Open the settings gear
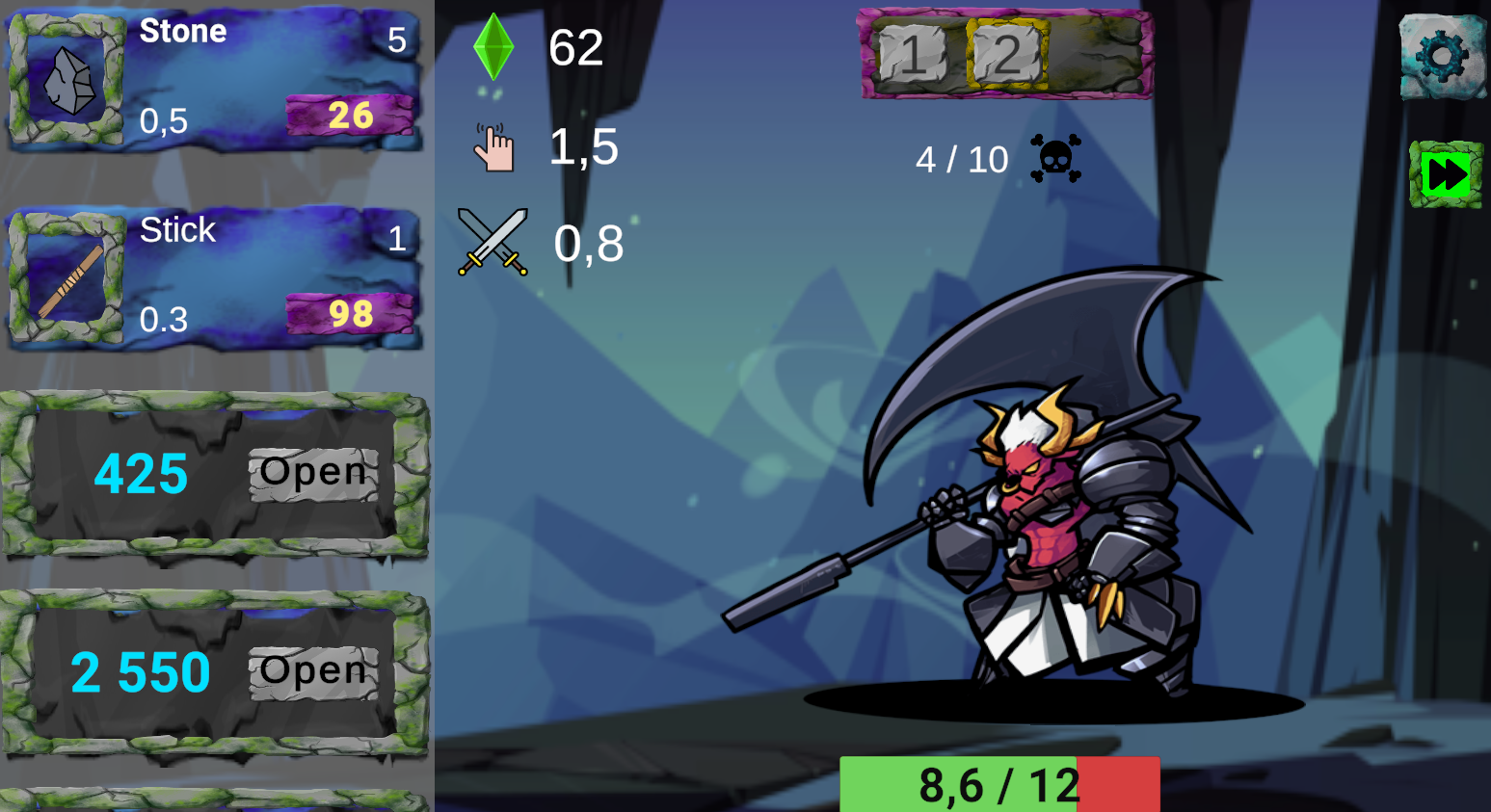The height and width of the screenshot is (812, 1491). (x=1442, y=56)
